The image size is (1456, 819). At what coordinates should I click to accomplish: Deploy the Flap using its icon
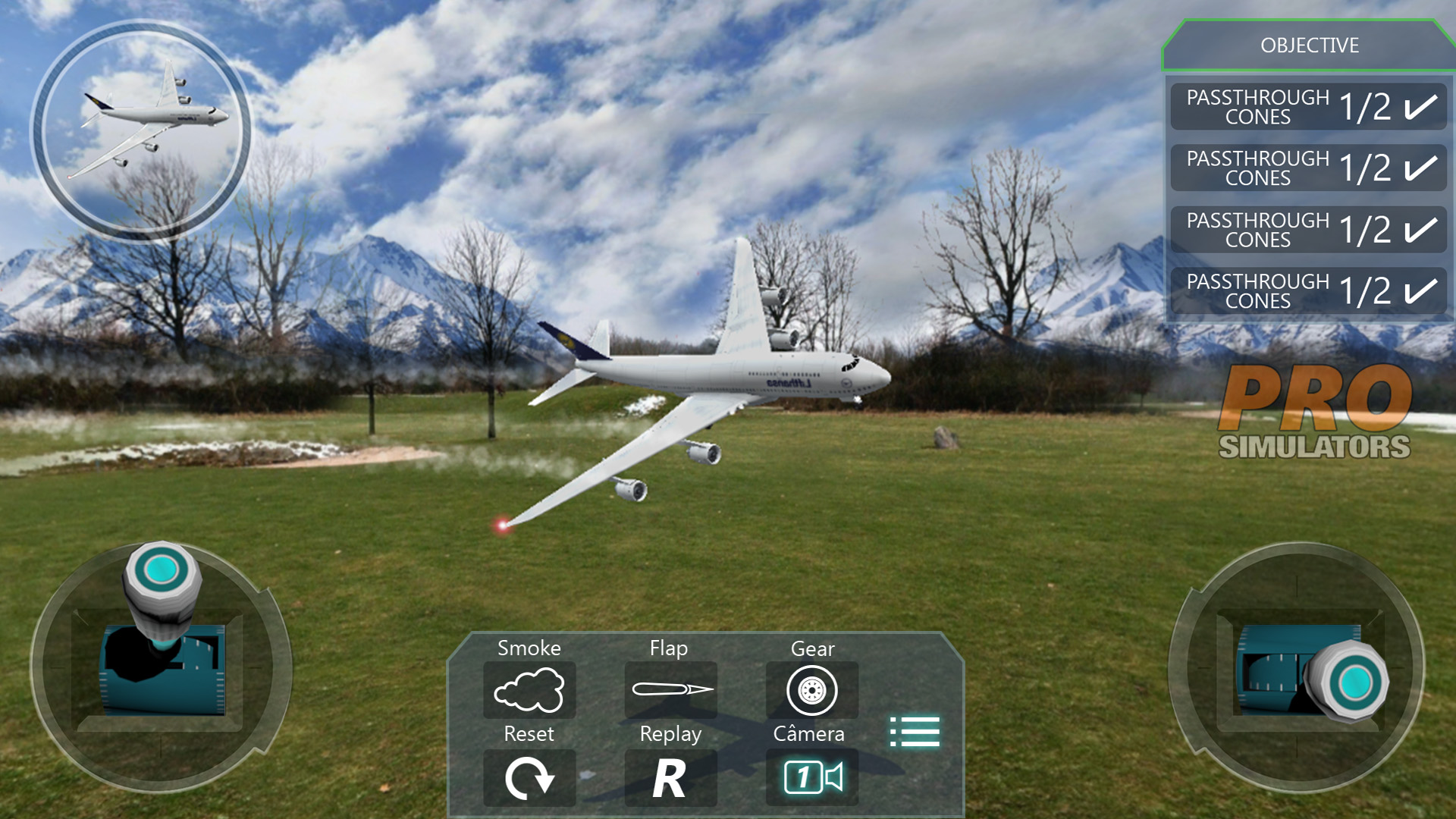[670, 690]
